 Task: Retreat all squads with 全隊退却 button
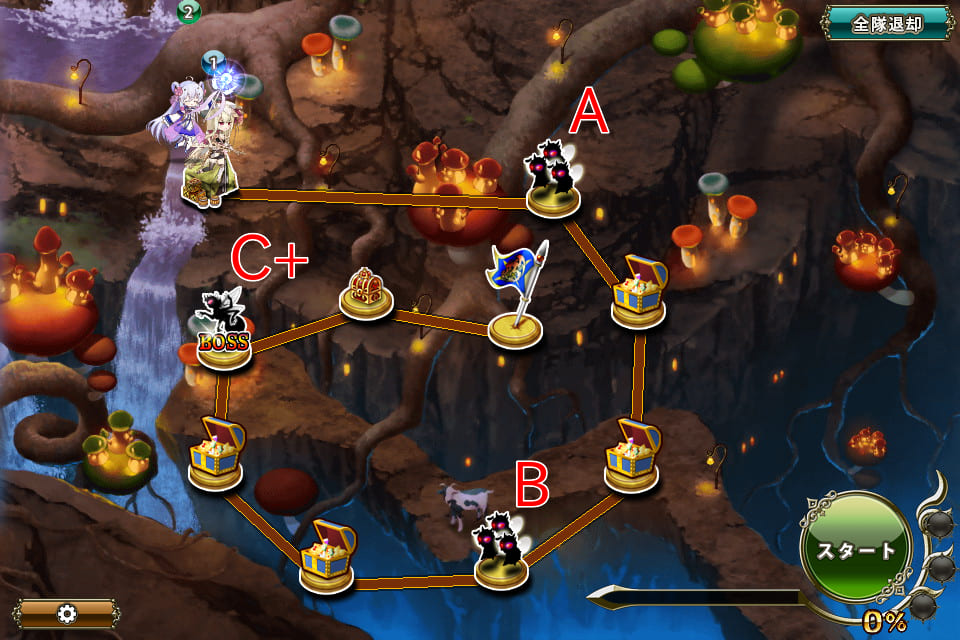click(x=886, y=24)
